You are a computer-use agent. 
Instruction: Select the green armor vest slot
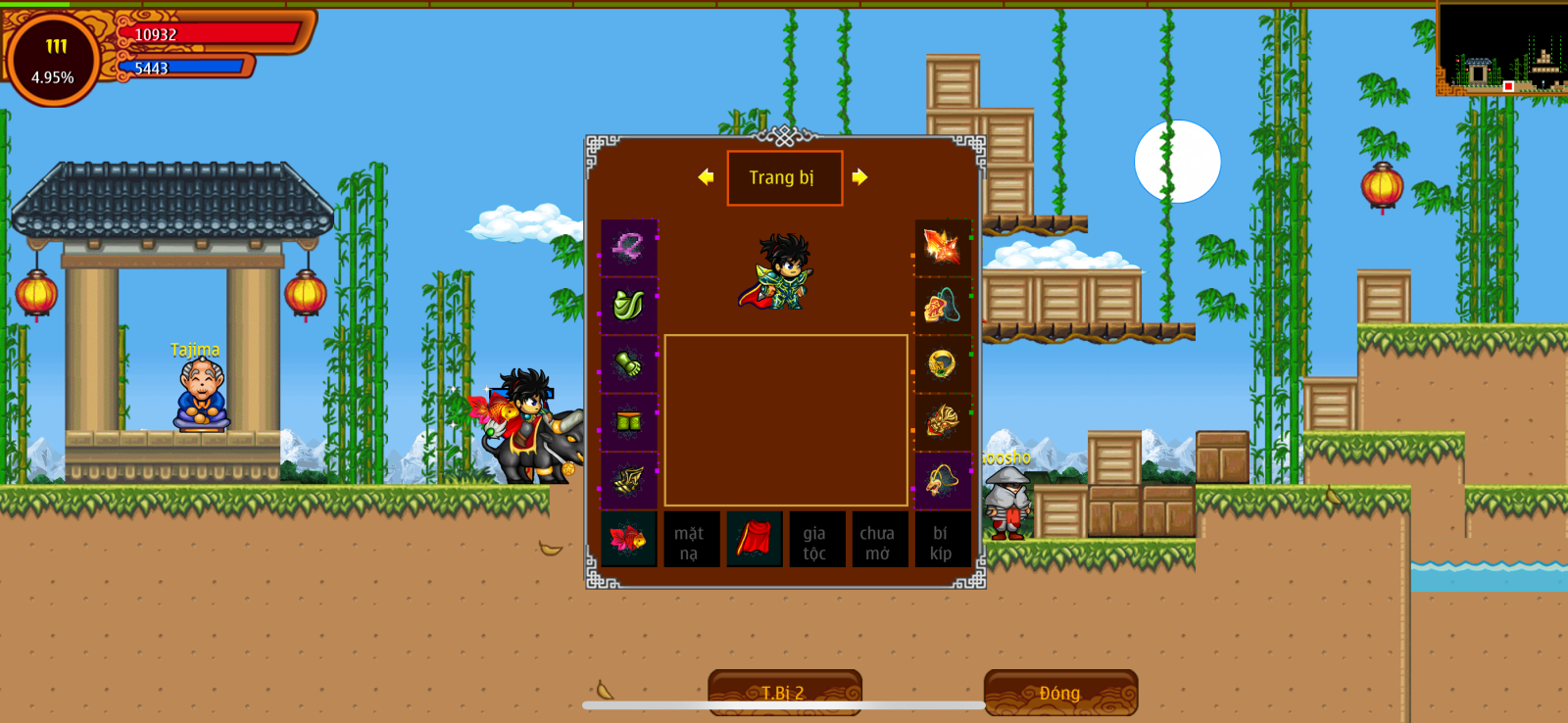[628, 306]
